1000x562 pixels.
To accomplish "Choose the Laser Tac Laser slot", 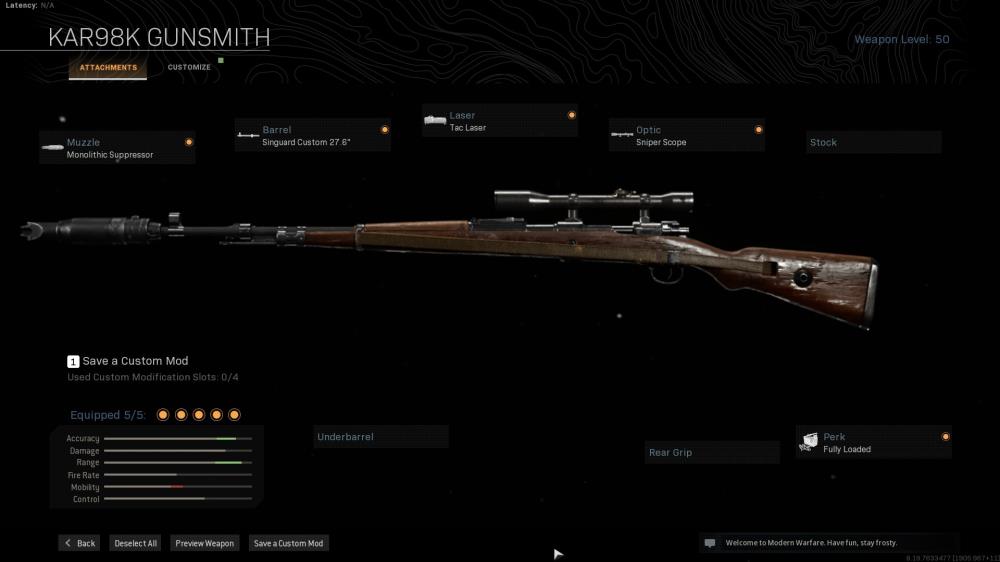I will click(x=499, y=121).
